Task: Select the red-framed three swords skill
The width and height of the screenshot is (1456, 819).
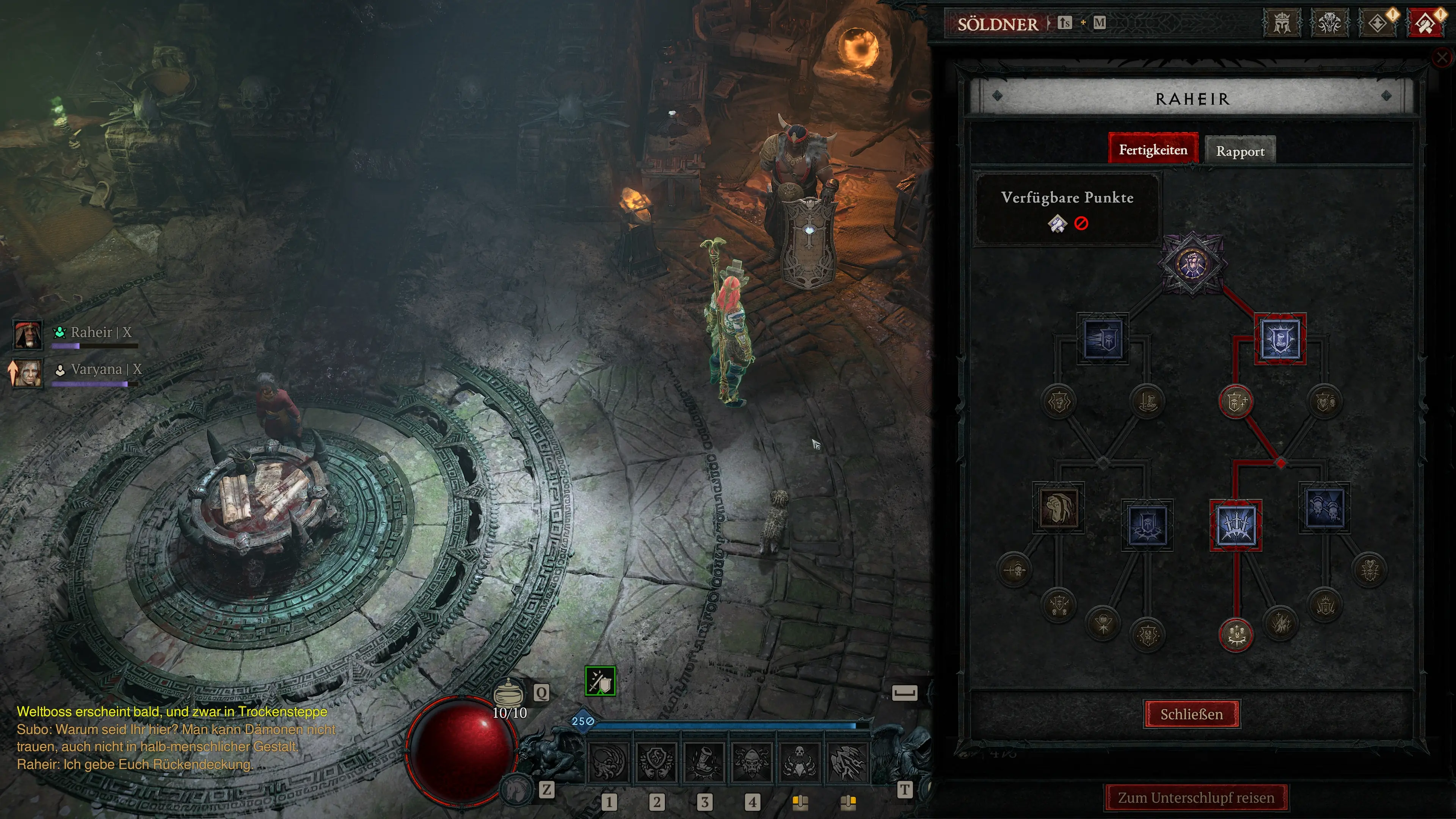Action: tap(1236, 525)
